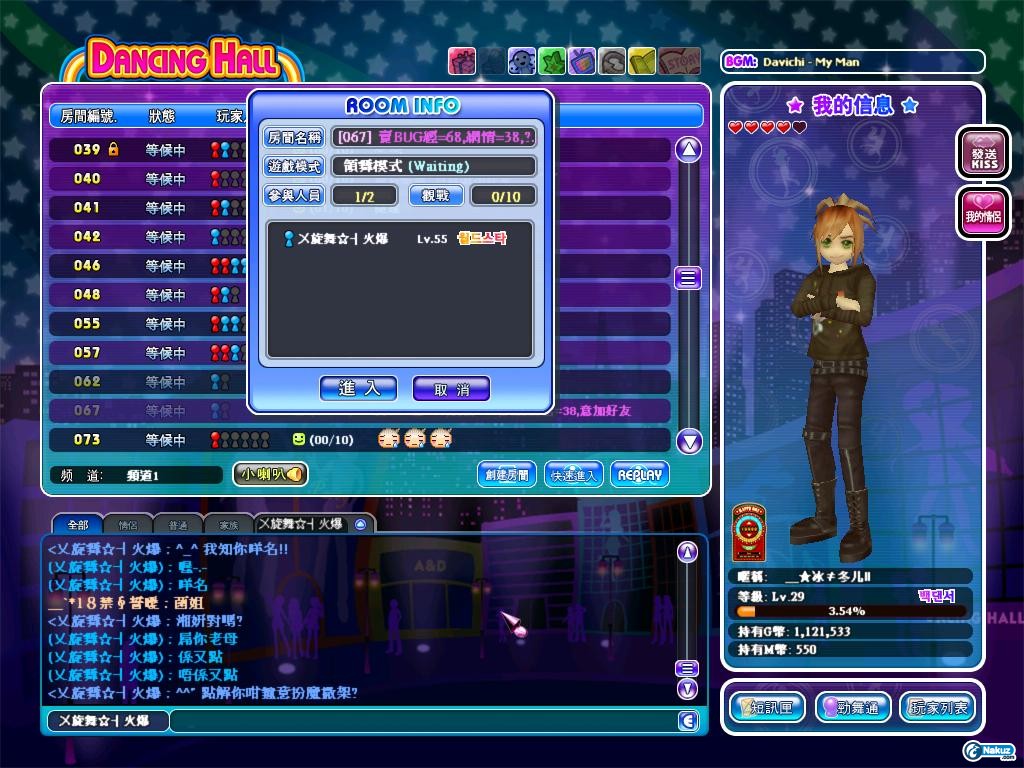This screenshot has height=768, width=1024.
Task: Open the REPLAY button
Action: point(639,475)
